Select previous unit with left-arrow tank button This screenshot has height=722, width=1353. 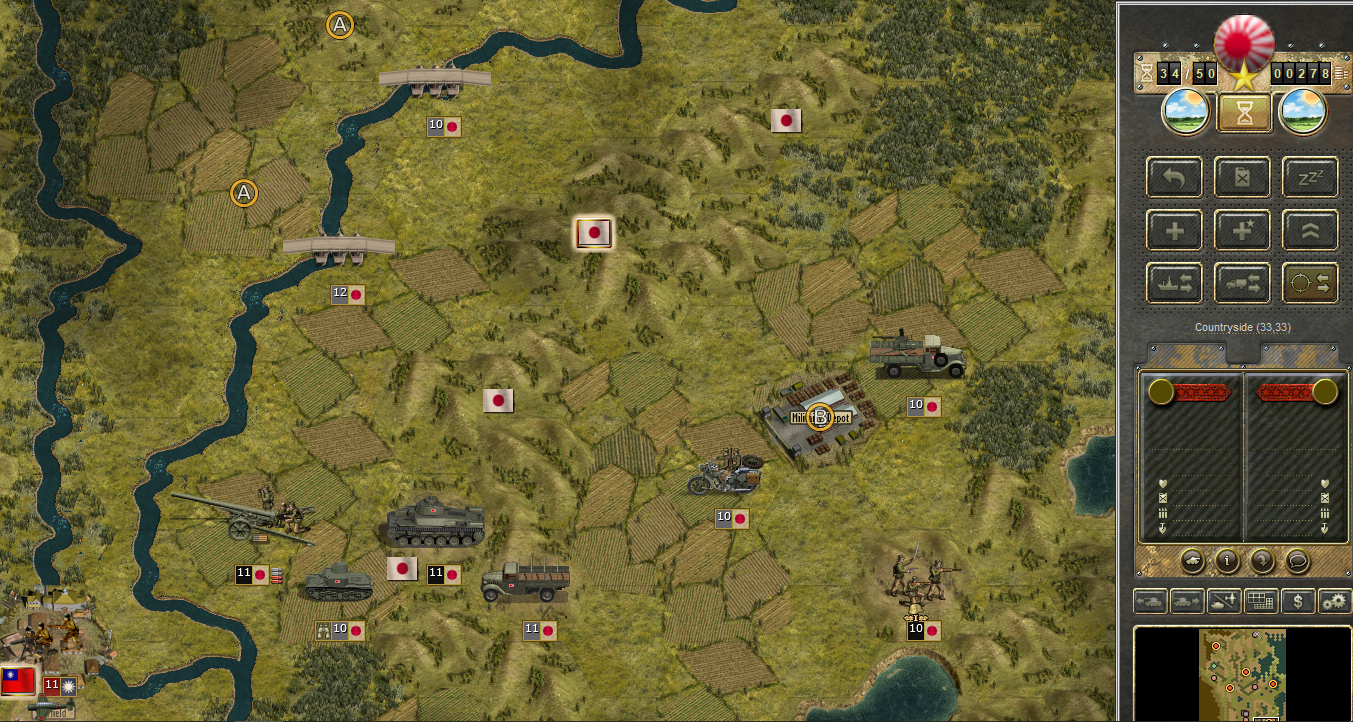click(x=1149, y=601)
